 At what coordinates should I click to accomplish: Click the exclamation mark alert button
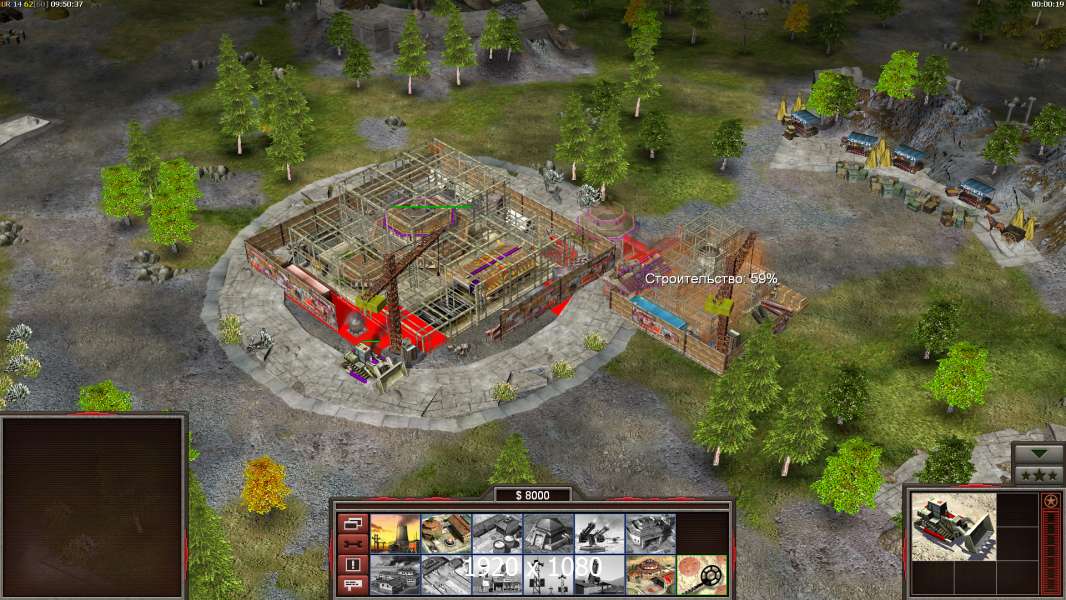[352, 565]
